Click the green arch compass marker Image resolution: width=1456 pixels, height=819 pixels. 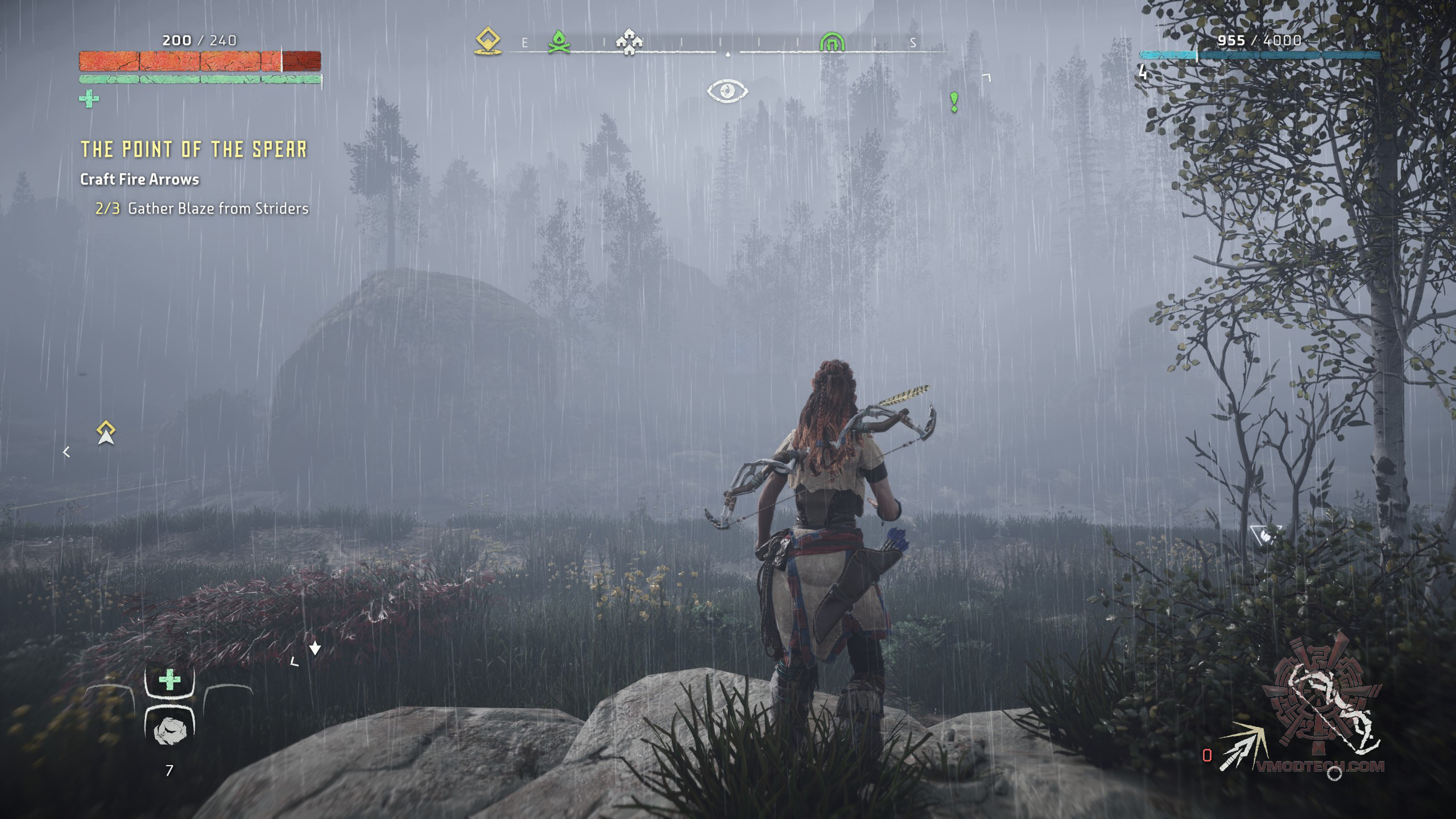pyautogui.click(x=832, y=42)
